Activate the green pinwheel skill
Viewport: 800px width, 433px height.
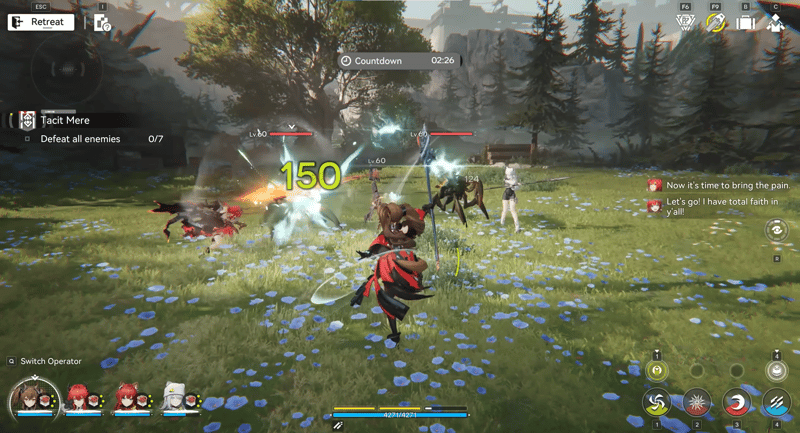coord(657,402)
